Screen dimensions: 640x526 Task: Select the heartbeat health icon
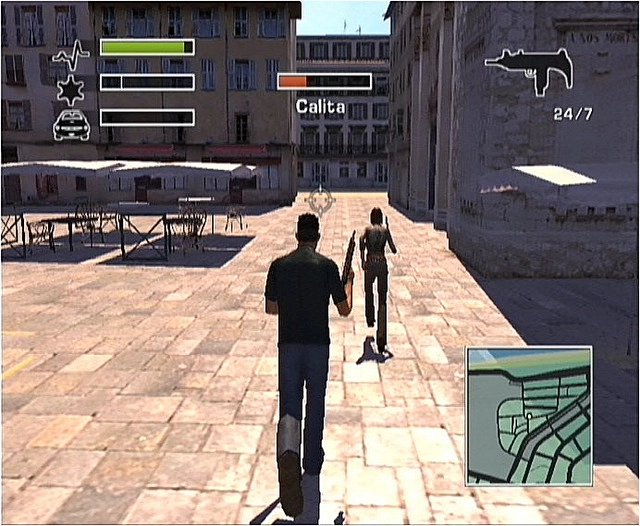(x=70, y=52)
